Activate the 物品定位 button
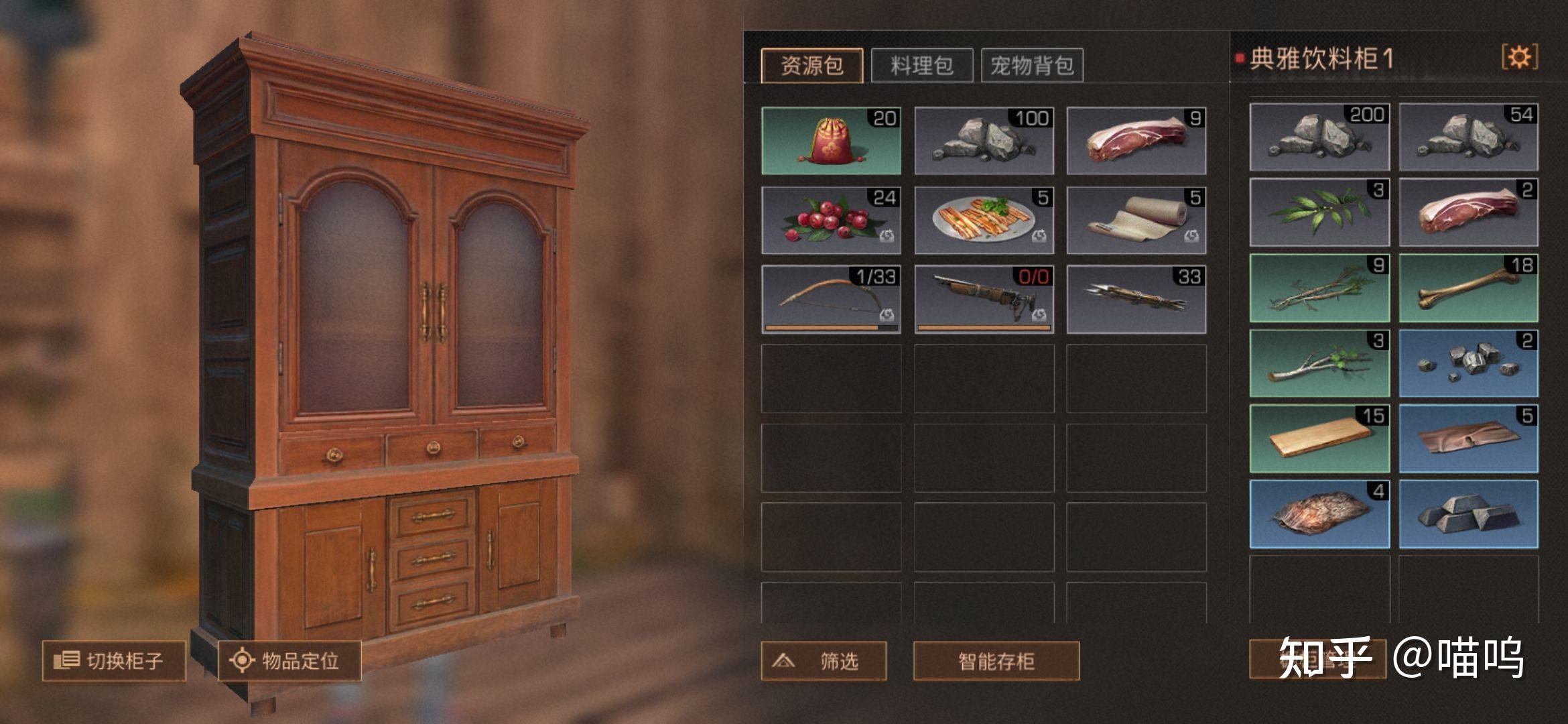This screenshot has width=1568, height=724. tap(289, 661)
